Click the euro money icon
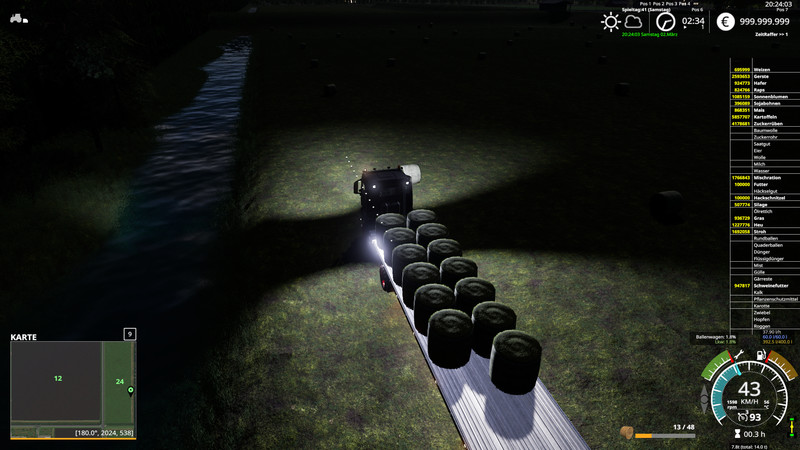This screenshot has width=800, height=450. 725,21
